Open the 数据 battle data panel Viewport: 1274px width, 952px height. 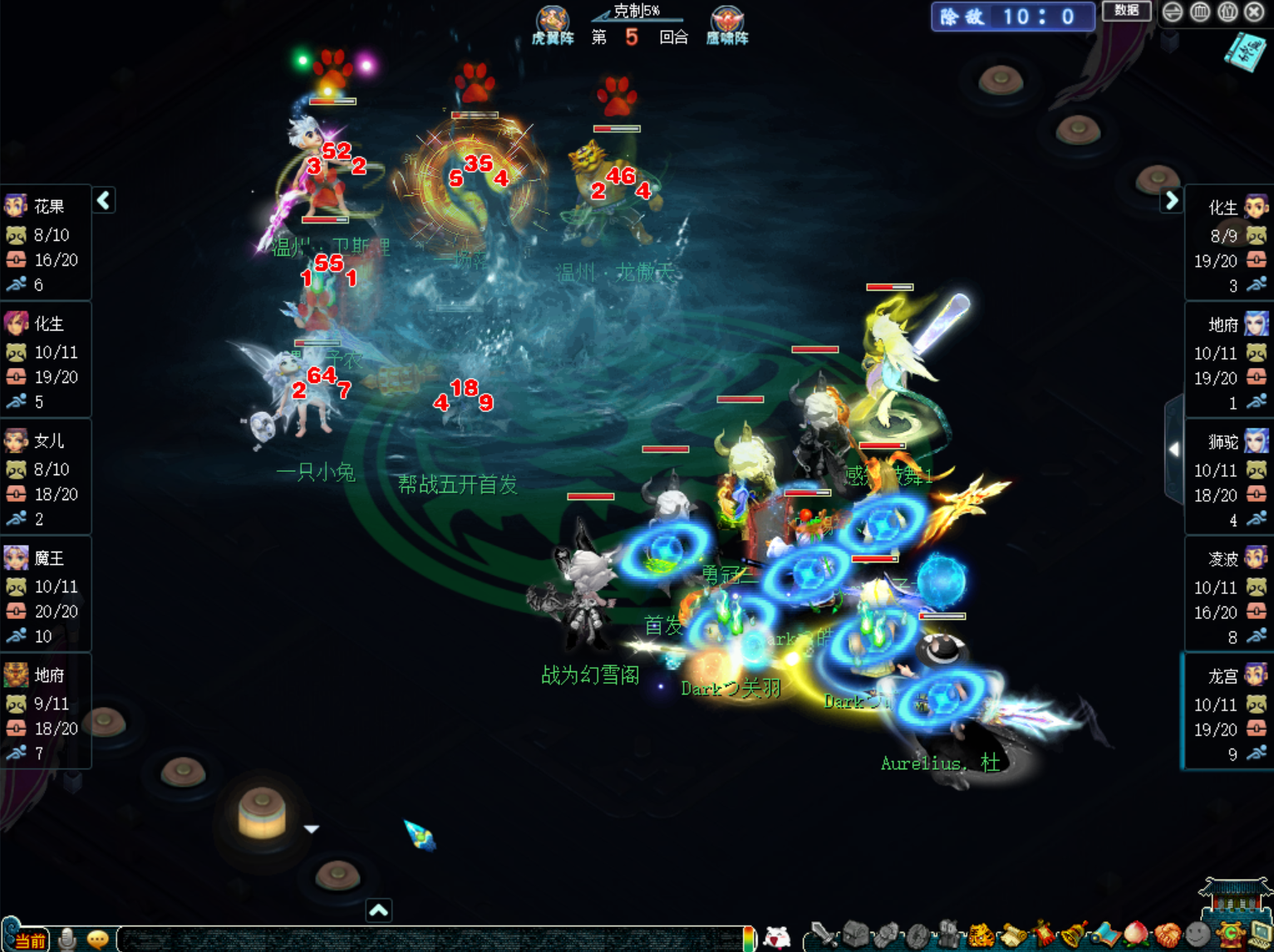pos(1126,11)
